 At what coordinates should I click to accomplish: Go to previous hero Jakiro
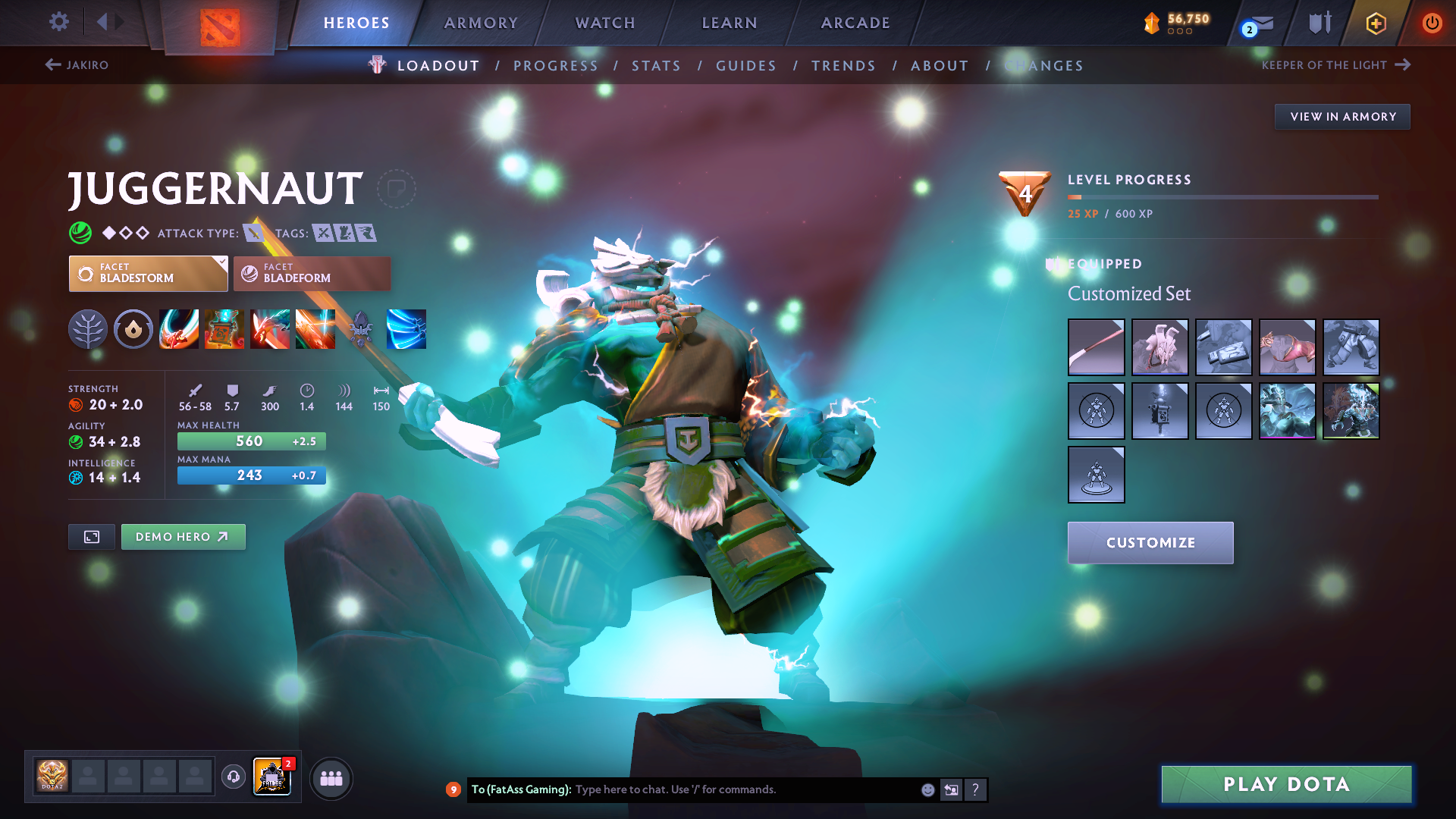click(x=77, y=65)
